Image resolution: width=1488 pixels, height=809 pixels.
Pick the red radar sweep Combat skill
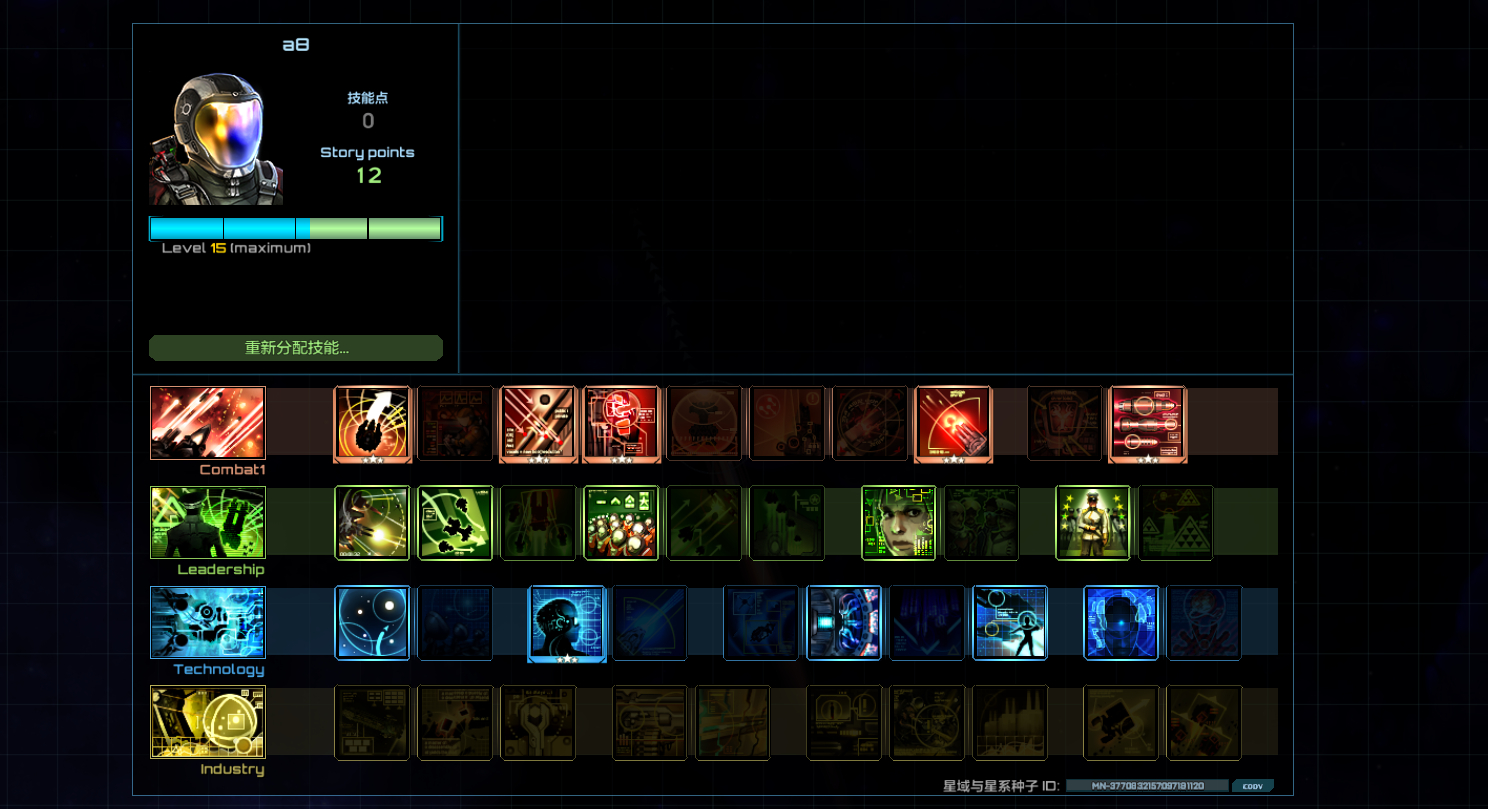pyautogui.click(x=953, y=423)
